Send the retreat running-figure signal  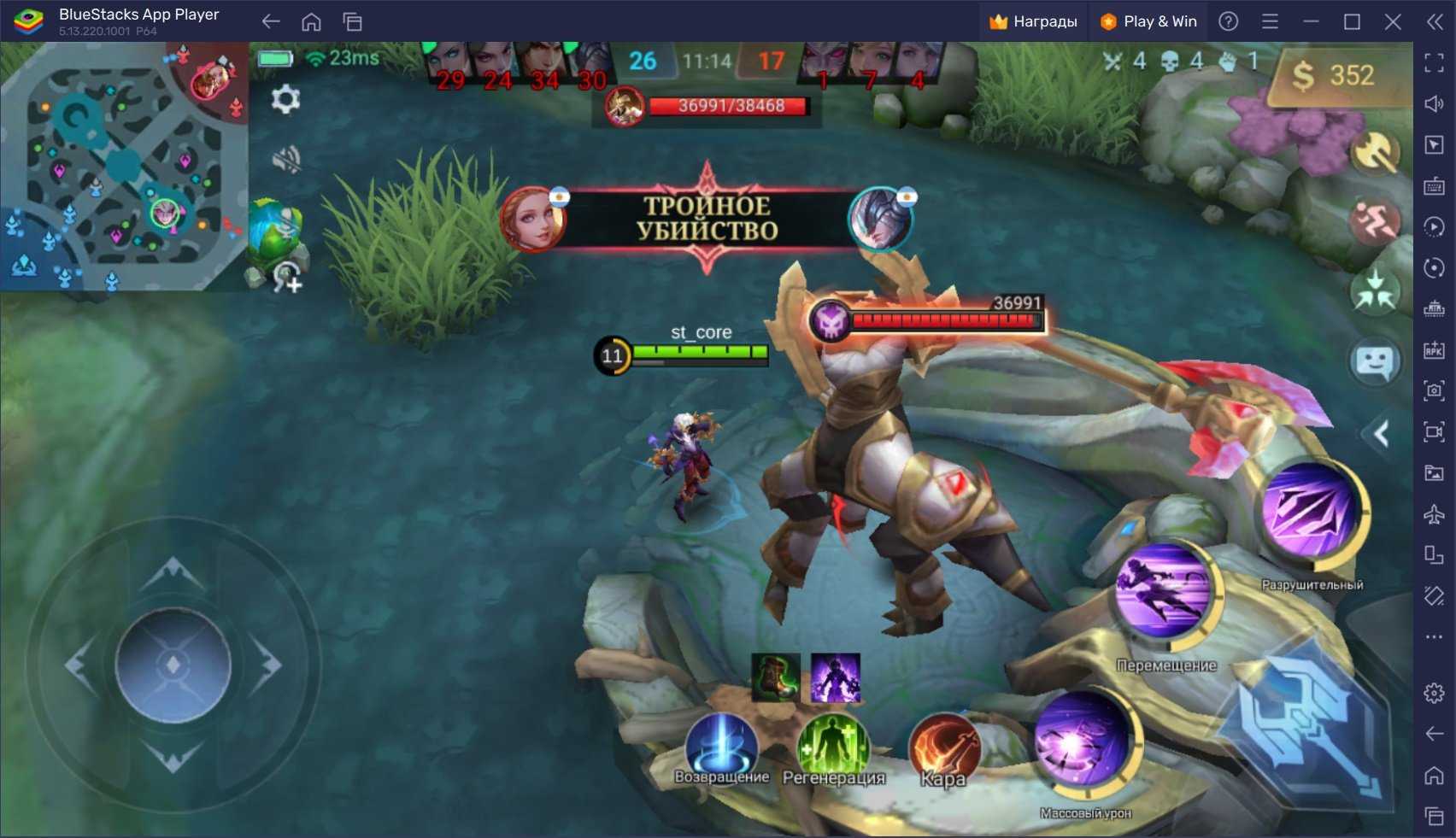(x=1375, y=221)
